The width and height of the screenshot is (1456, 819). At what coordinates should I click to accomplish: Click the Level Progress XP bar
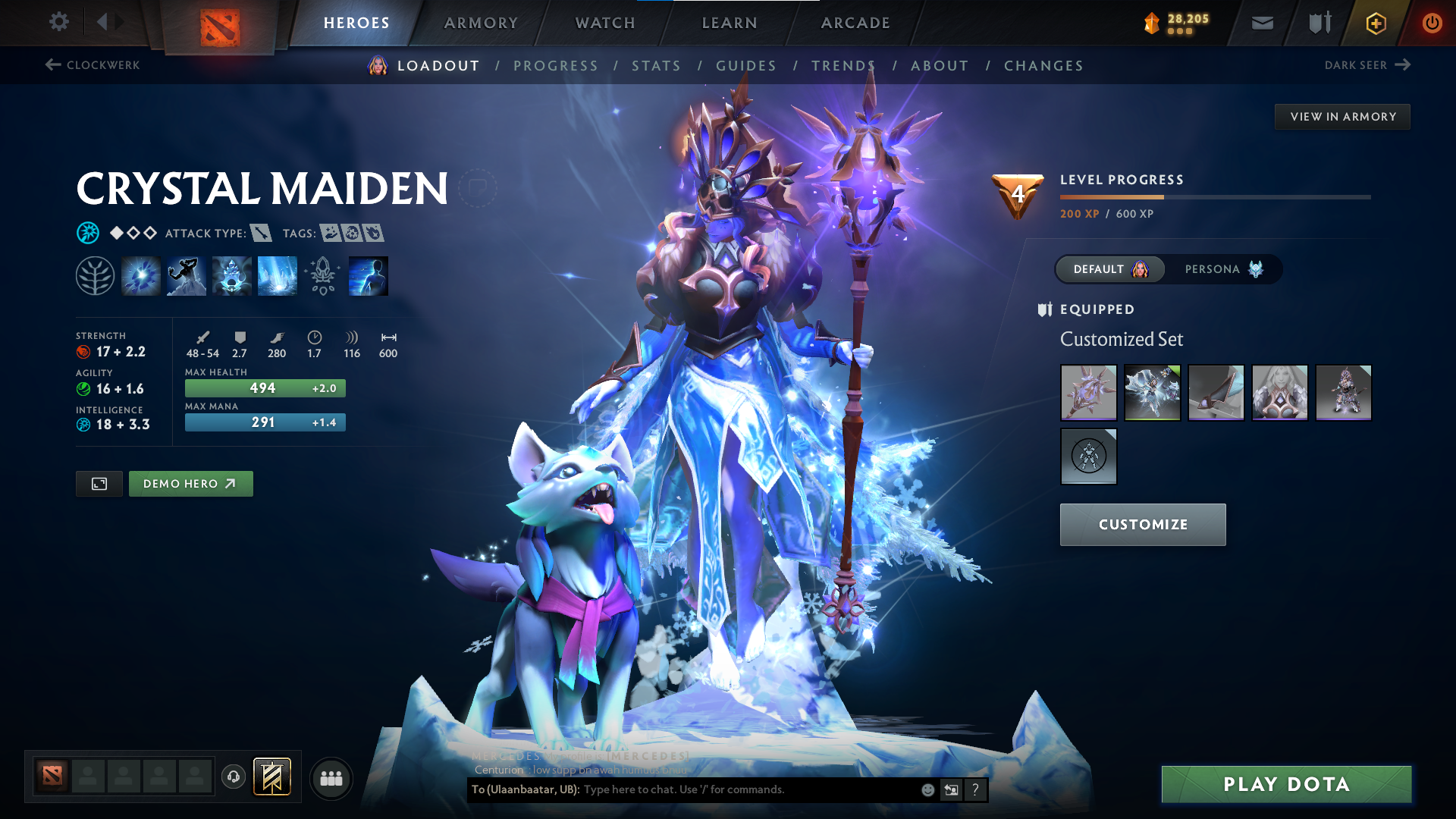pos(1213,197)
